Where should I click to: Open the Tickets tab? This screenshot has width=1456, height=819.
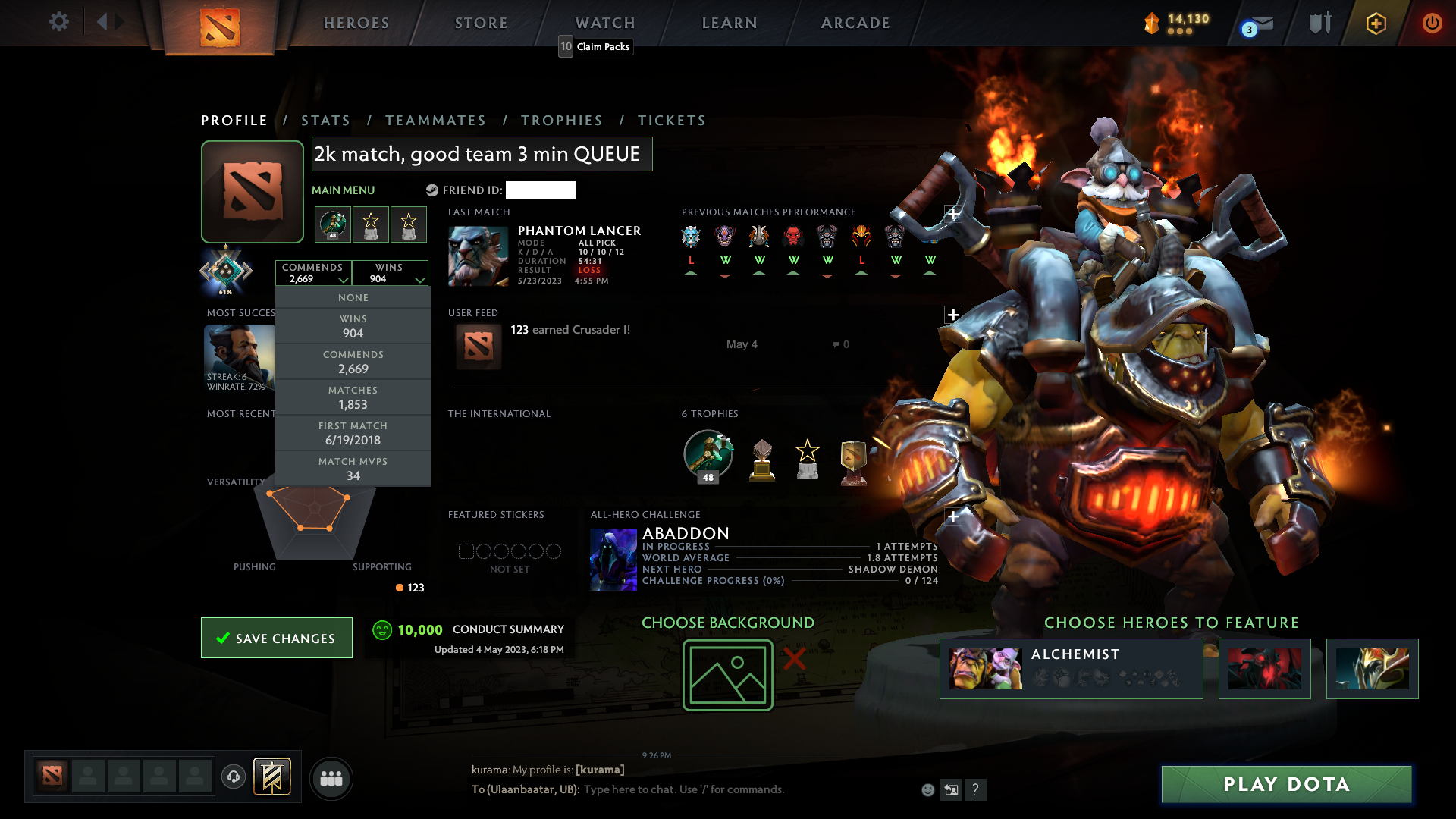pos(672,121)
